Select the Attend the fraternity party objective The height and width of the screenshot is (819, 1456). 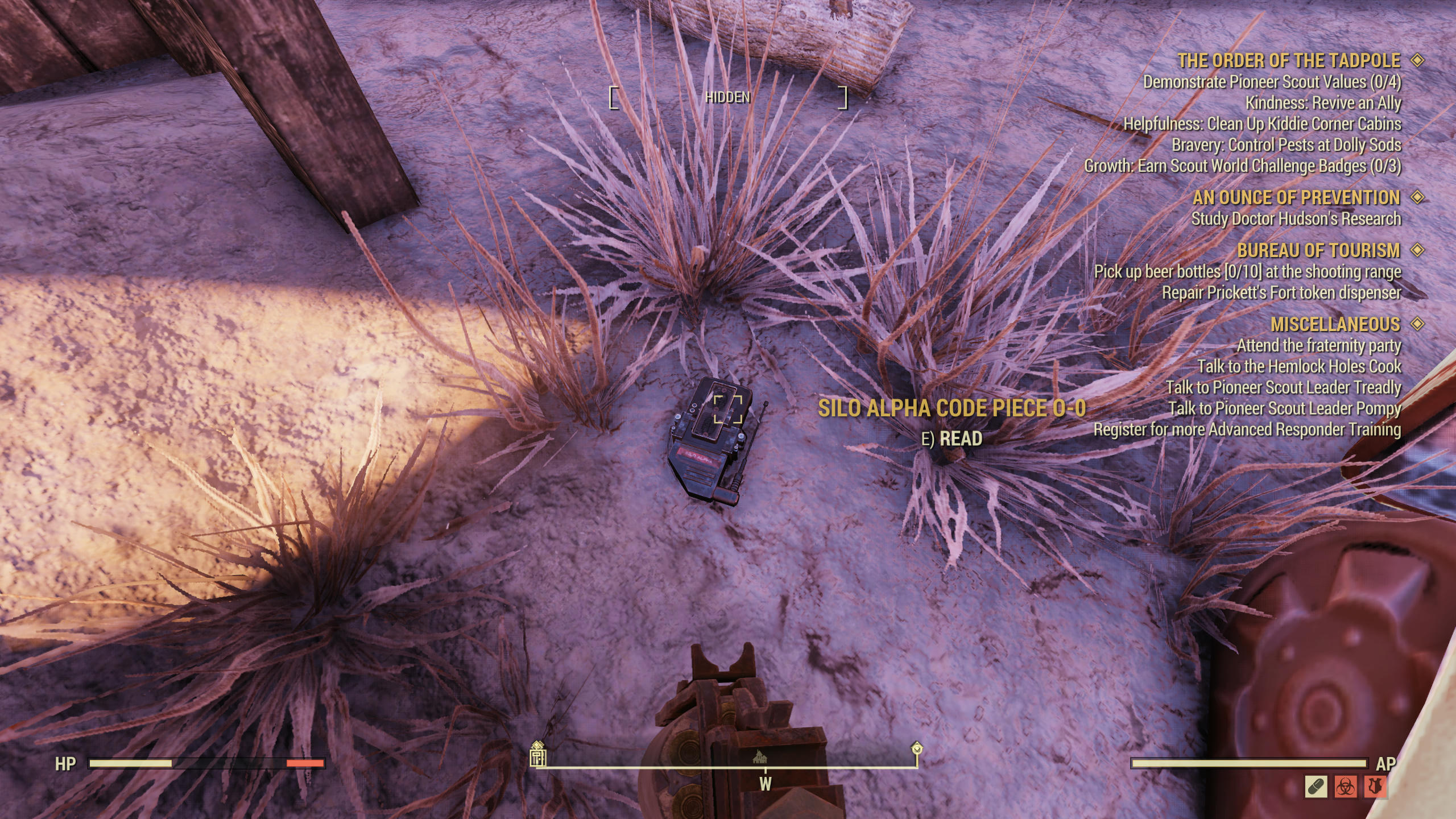pos(1318,346)
